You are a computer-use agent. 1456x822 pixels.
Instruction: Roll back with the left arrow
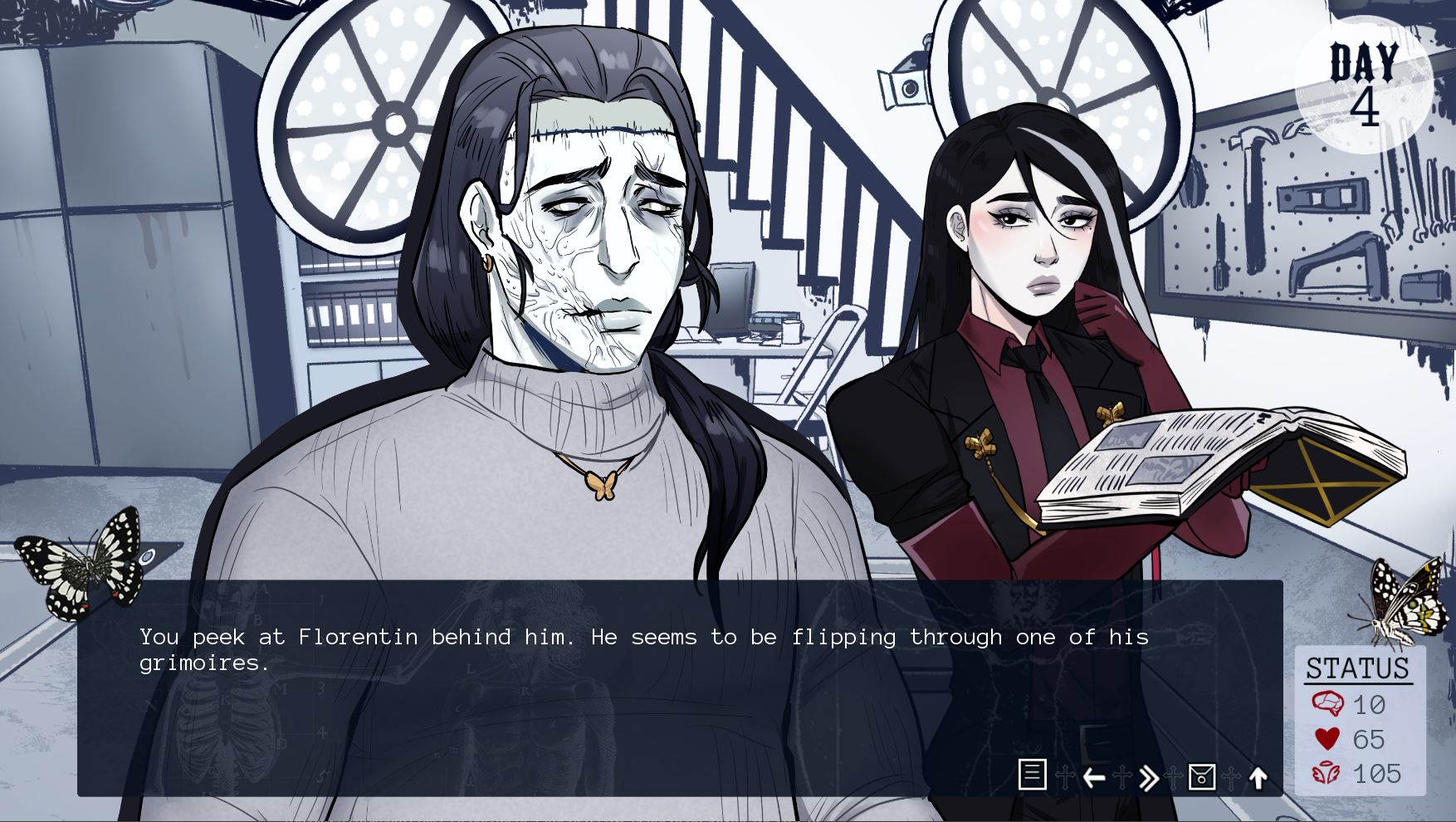click(1093, 778)
